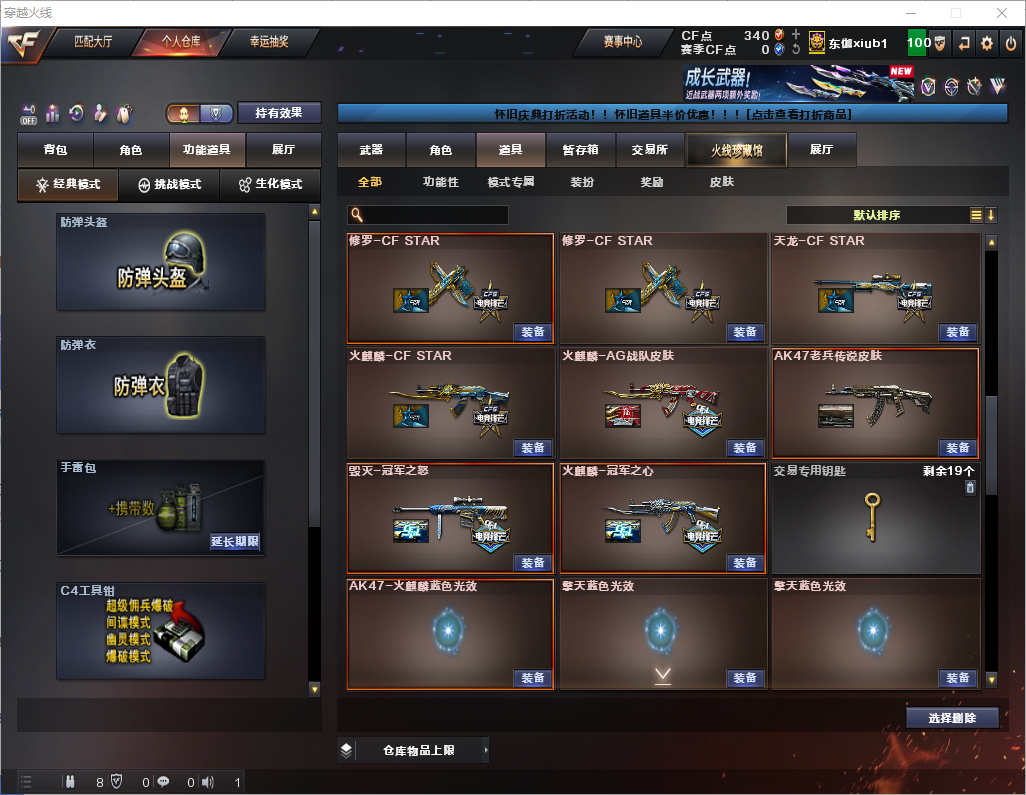Select the 防弹衣 body armor item
The image size is (1026, 795).
161,385
